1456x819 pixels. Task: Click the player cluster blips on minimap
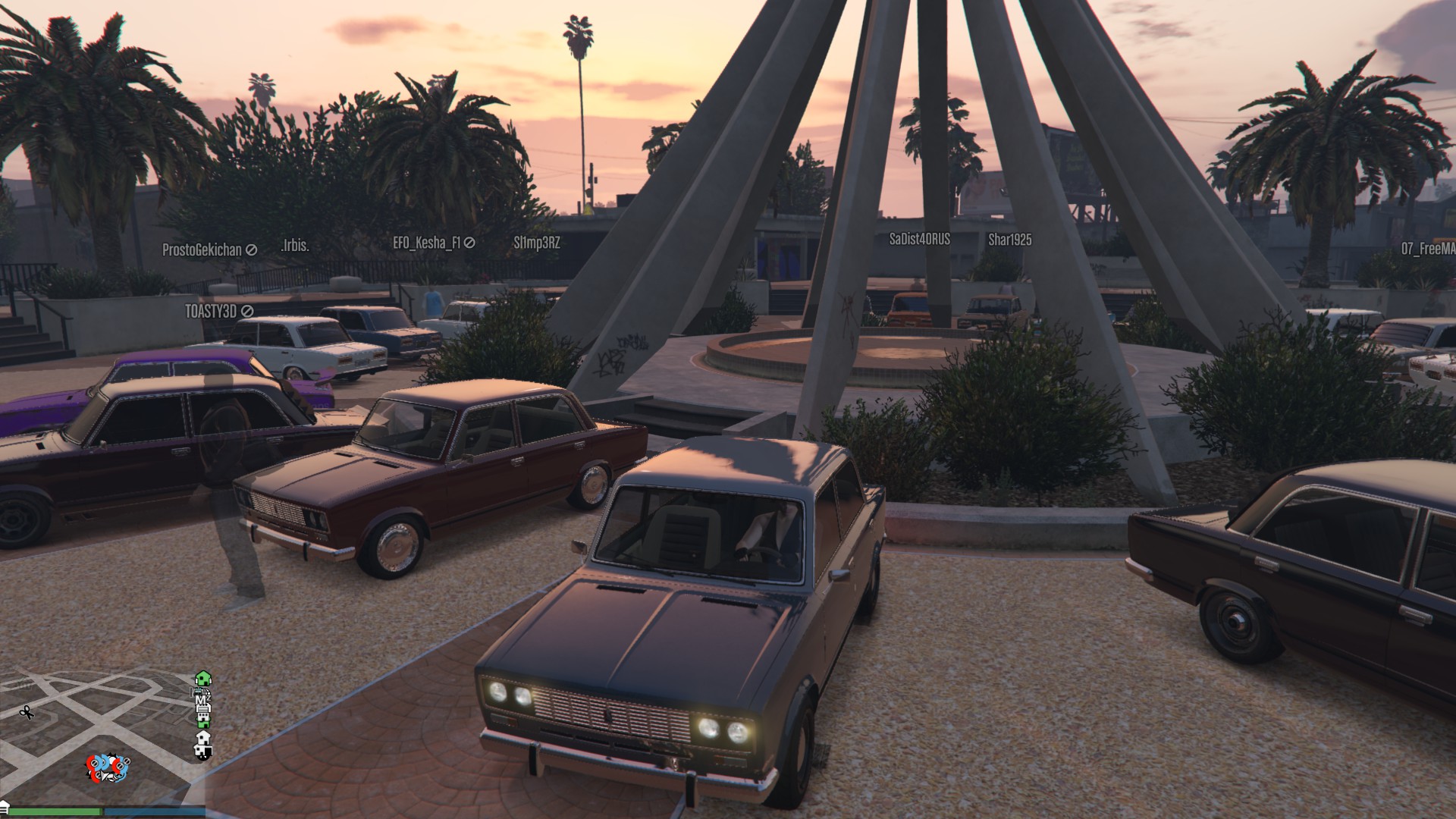[x=108, y=767]
